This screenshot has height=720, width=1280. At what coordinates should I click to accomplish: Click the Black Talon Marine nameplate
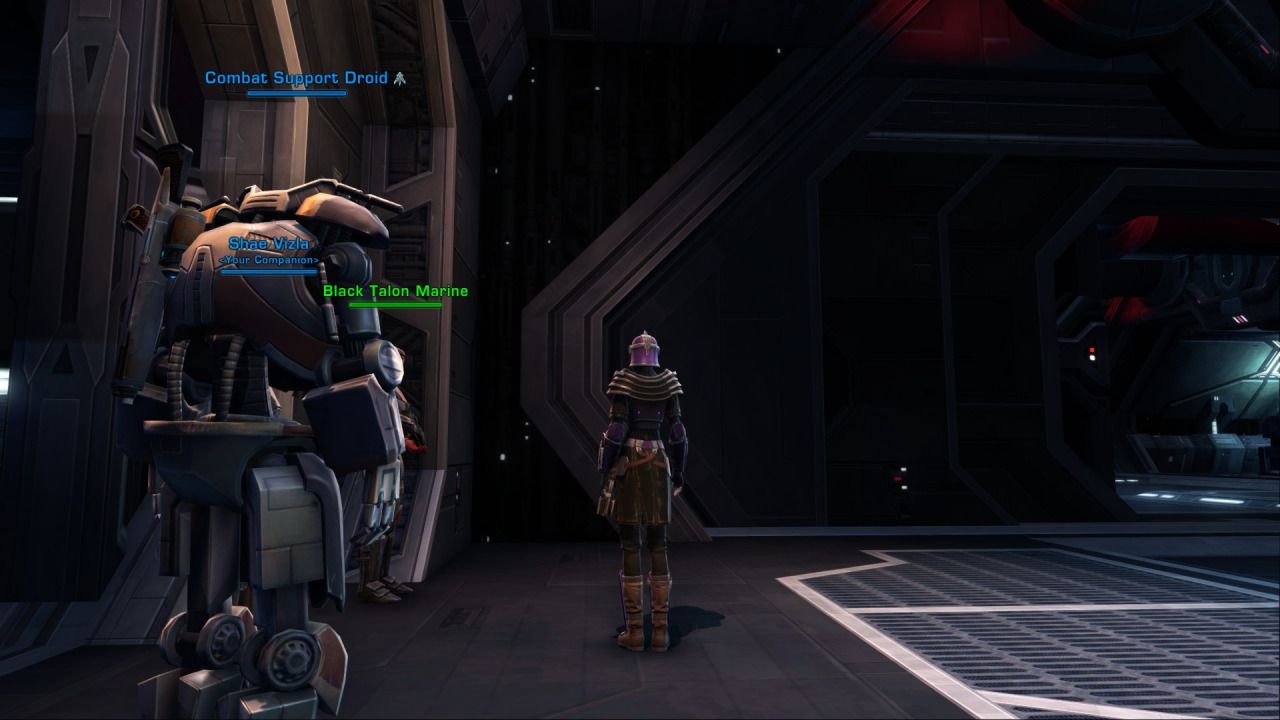(x=395, y=291)
